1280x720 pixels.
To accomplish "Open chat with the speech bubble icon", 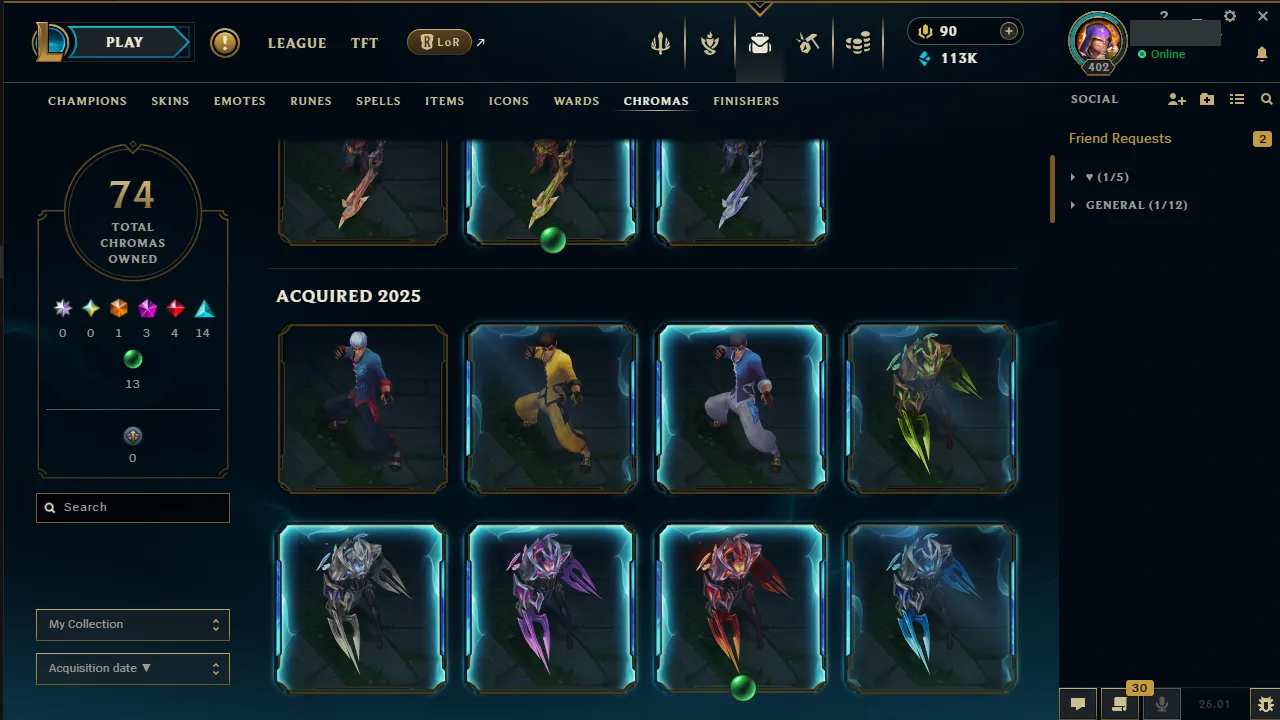I will [x=1077, y=703].
